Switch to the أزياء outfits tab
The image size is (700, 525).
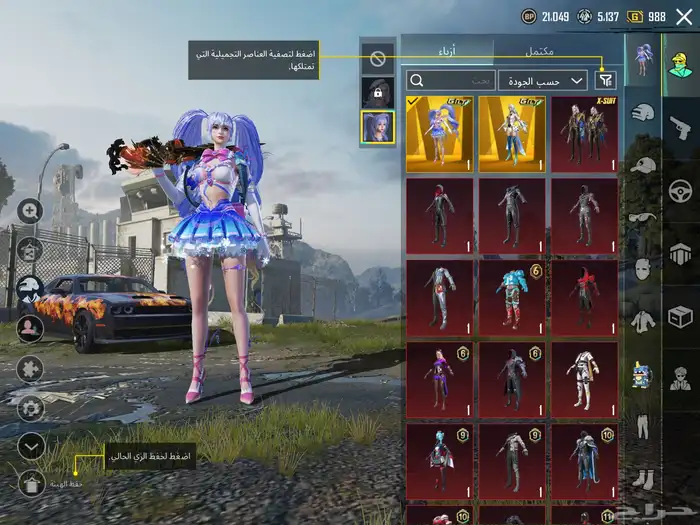(x=447, y=51)
